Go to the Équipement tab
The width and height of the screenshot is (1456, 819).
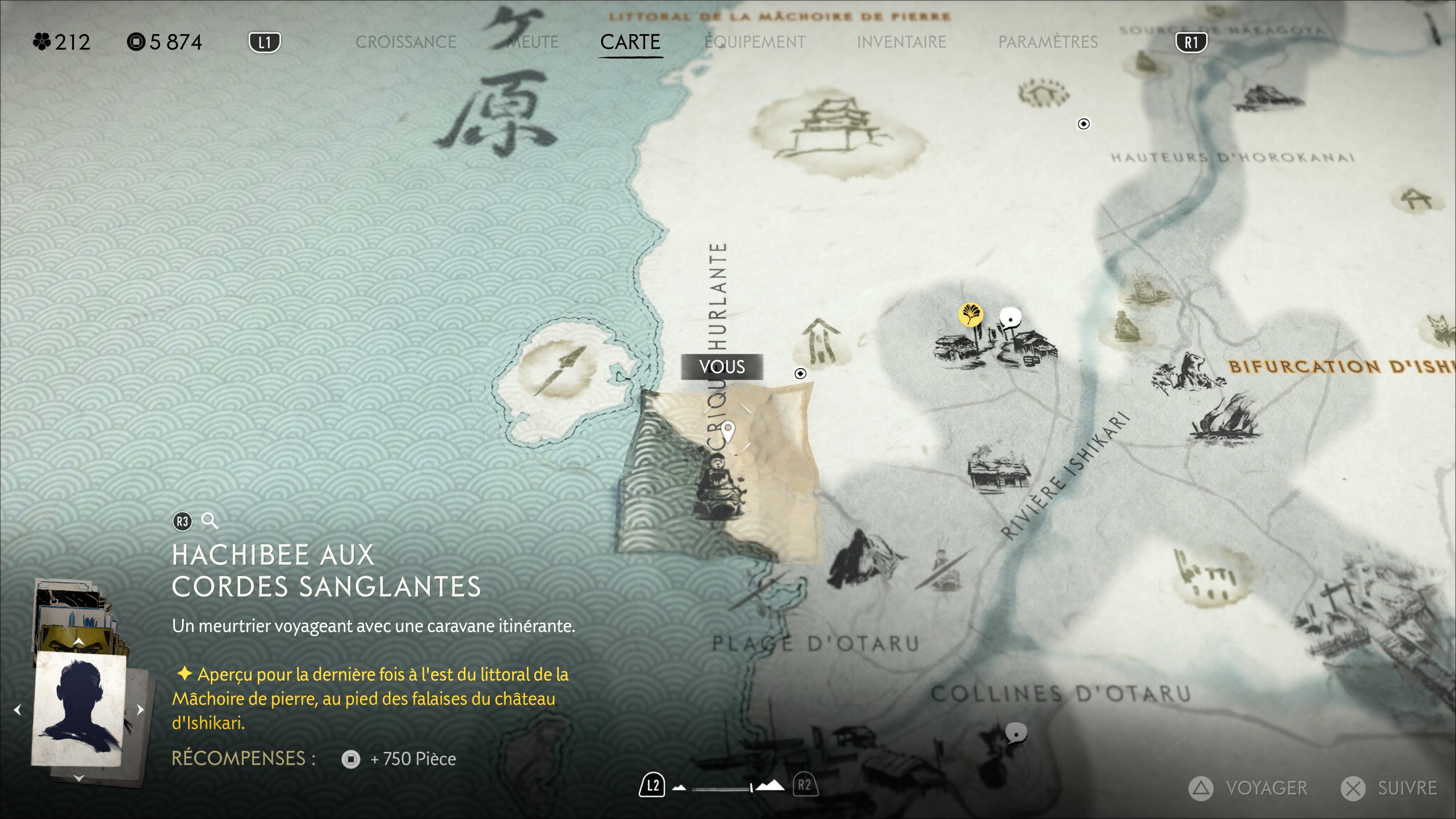point(755,42)
